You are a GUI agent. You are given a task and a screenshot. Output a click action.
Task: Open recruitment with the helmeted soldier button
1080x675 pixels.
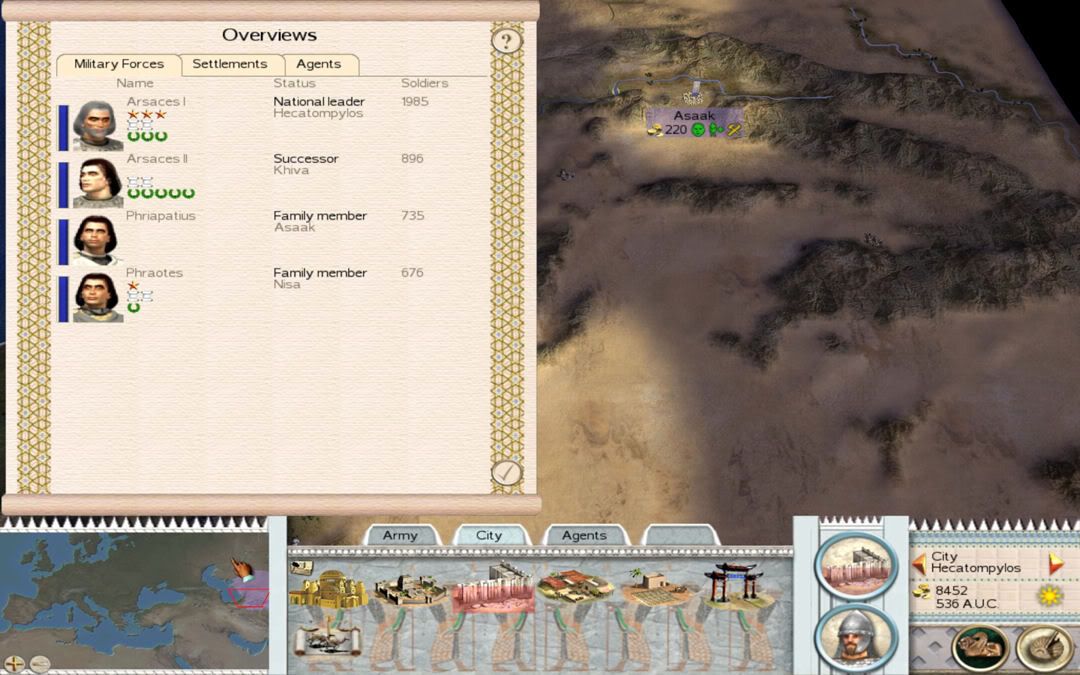tap(856, 636)
